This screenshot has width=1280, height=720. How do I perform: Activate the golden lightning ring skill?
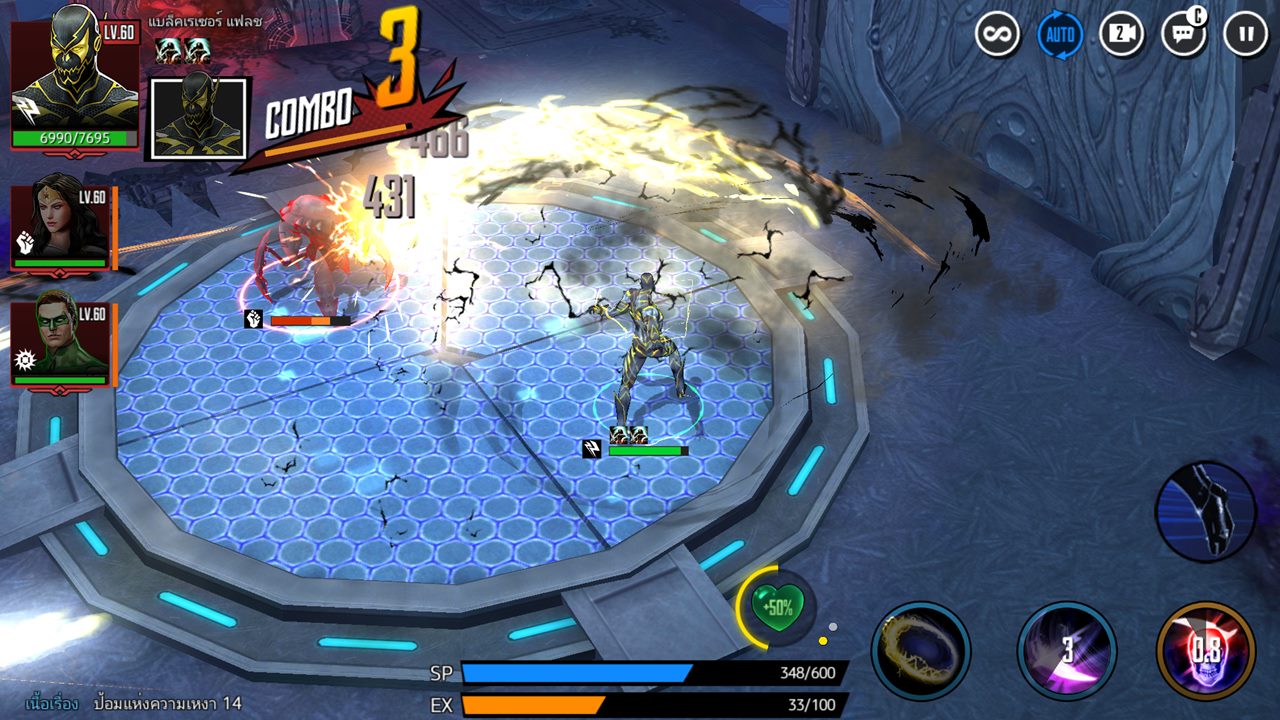(920, 650)
